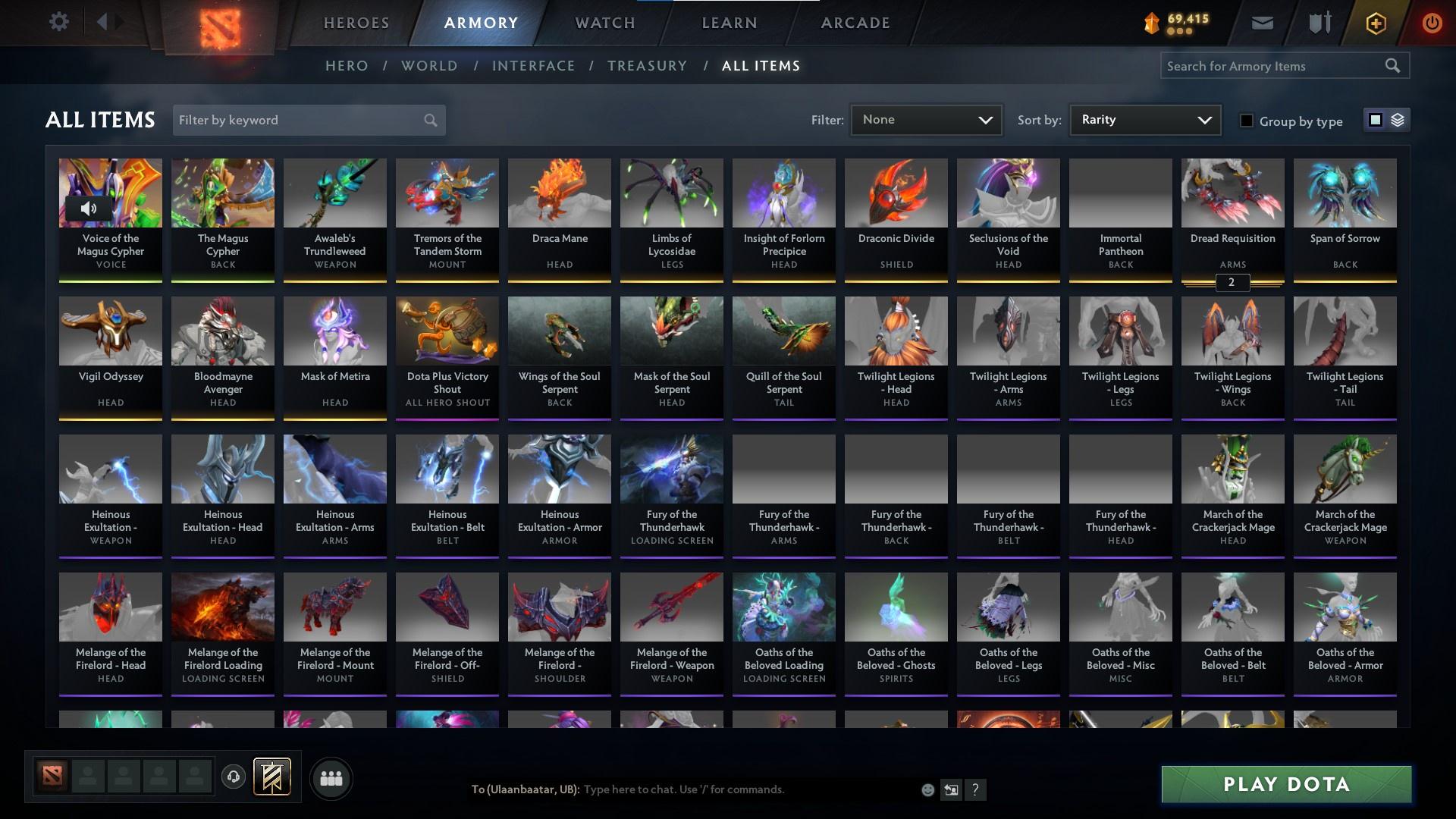Switch to the TREASURY tab
This screenshot has width=1456, height=819.
(x=647, y=66)
